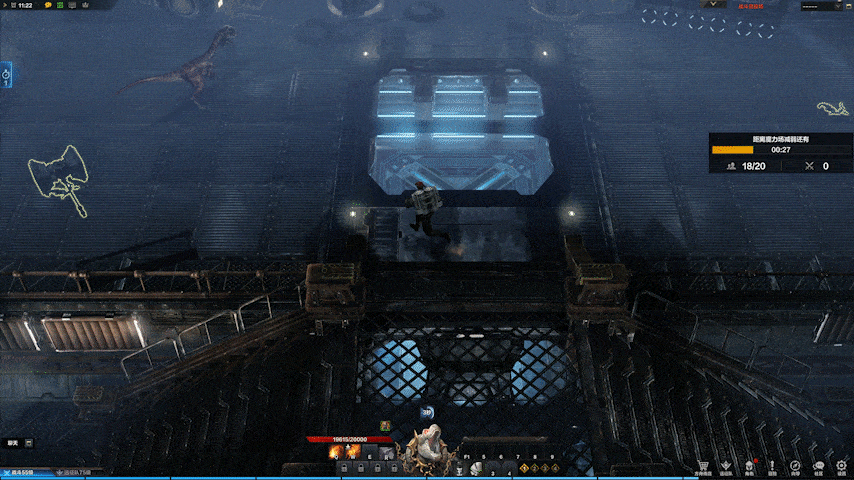Open the blue side panel tab
This screenshot has height=480, width=854.
pos(6,74)
